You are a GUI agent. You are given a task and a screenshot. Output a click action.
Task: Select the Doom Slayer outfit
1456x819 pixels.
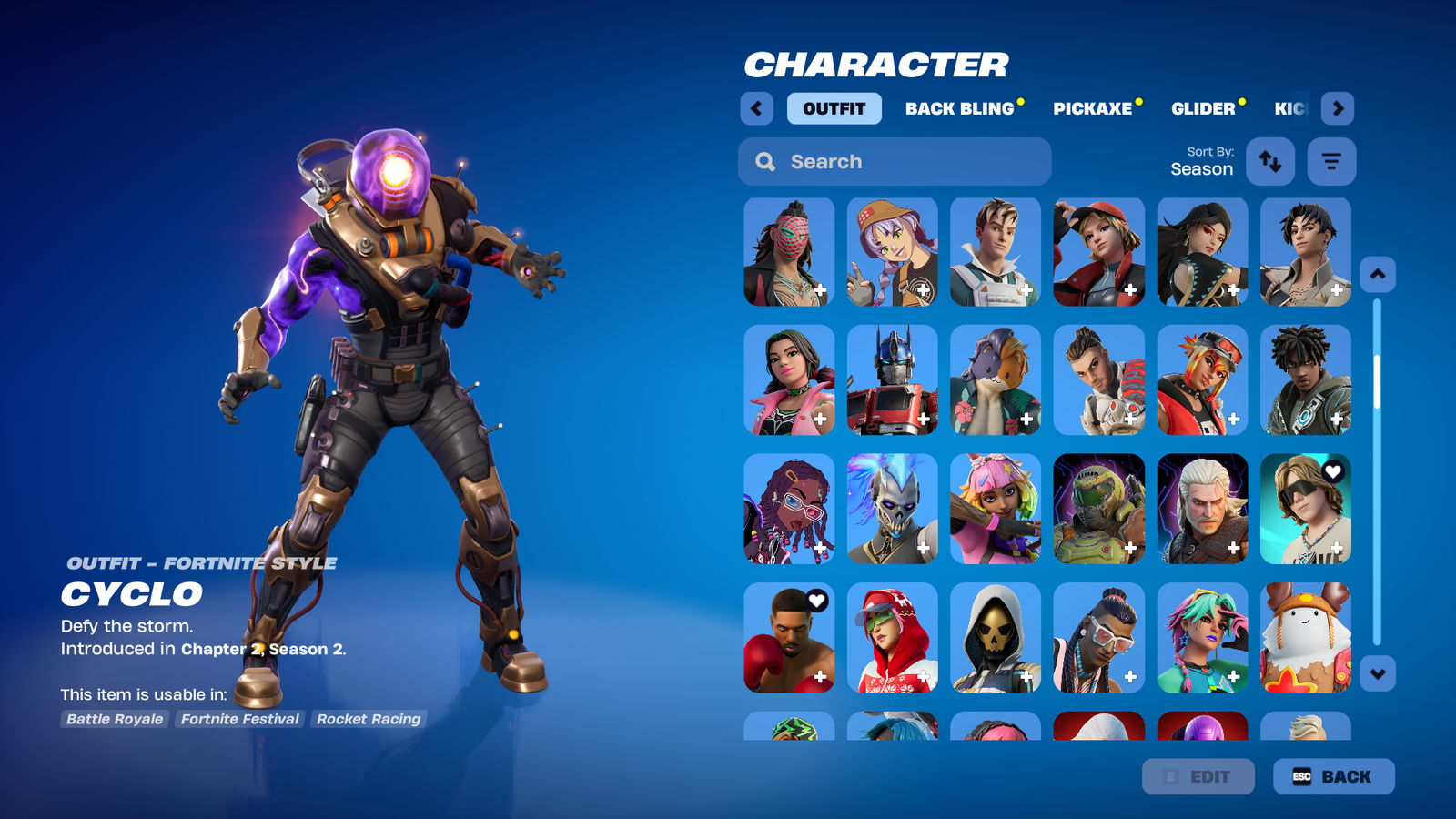tap(1098, 509)
